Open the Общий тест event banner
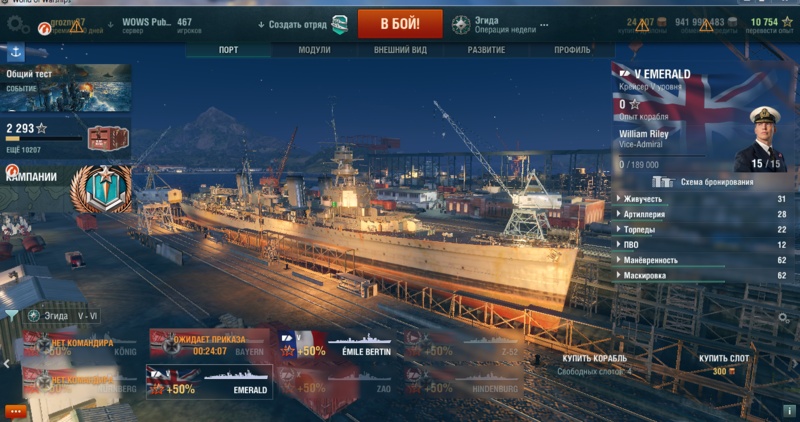The width and height of the screenshot is (800, 422). [66, 87]
